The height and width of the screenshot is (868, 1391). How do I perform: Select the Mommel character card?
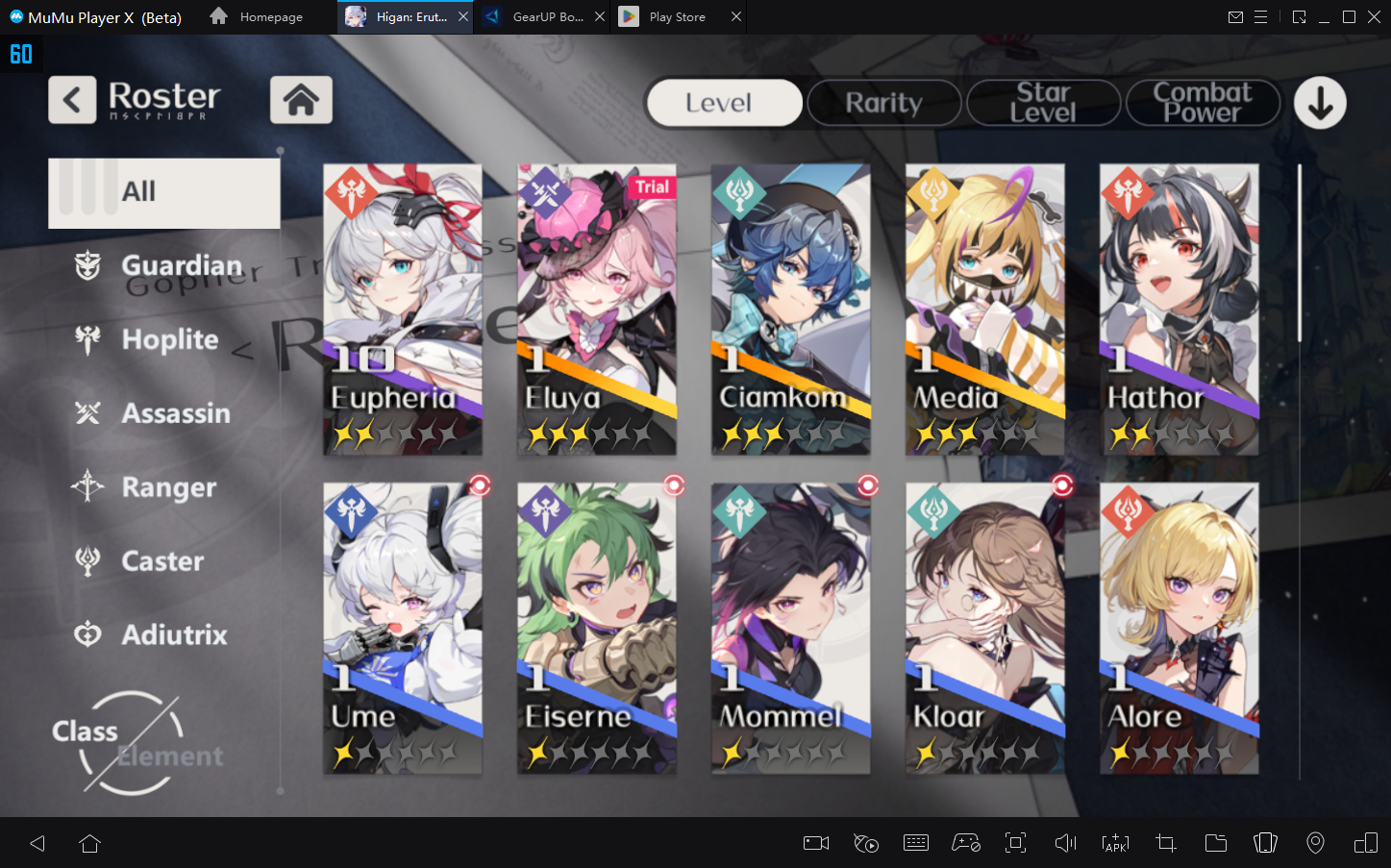pyautogui.click(x=790, y=628)
